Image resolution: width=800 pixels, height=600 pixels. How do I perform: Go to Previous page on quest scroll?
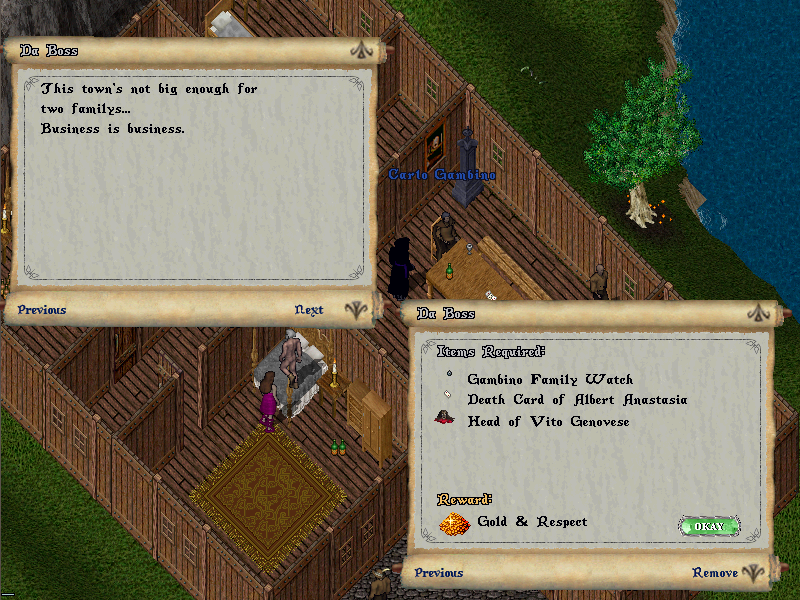point(439,573)
